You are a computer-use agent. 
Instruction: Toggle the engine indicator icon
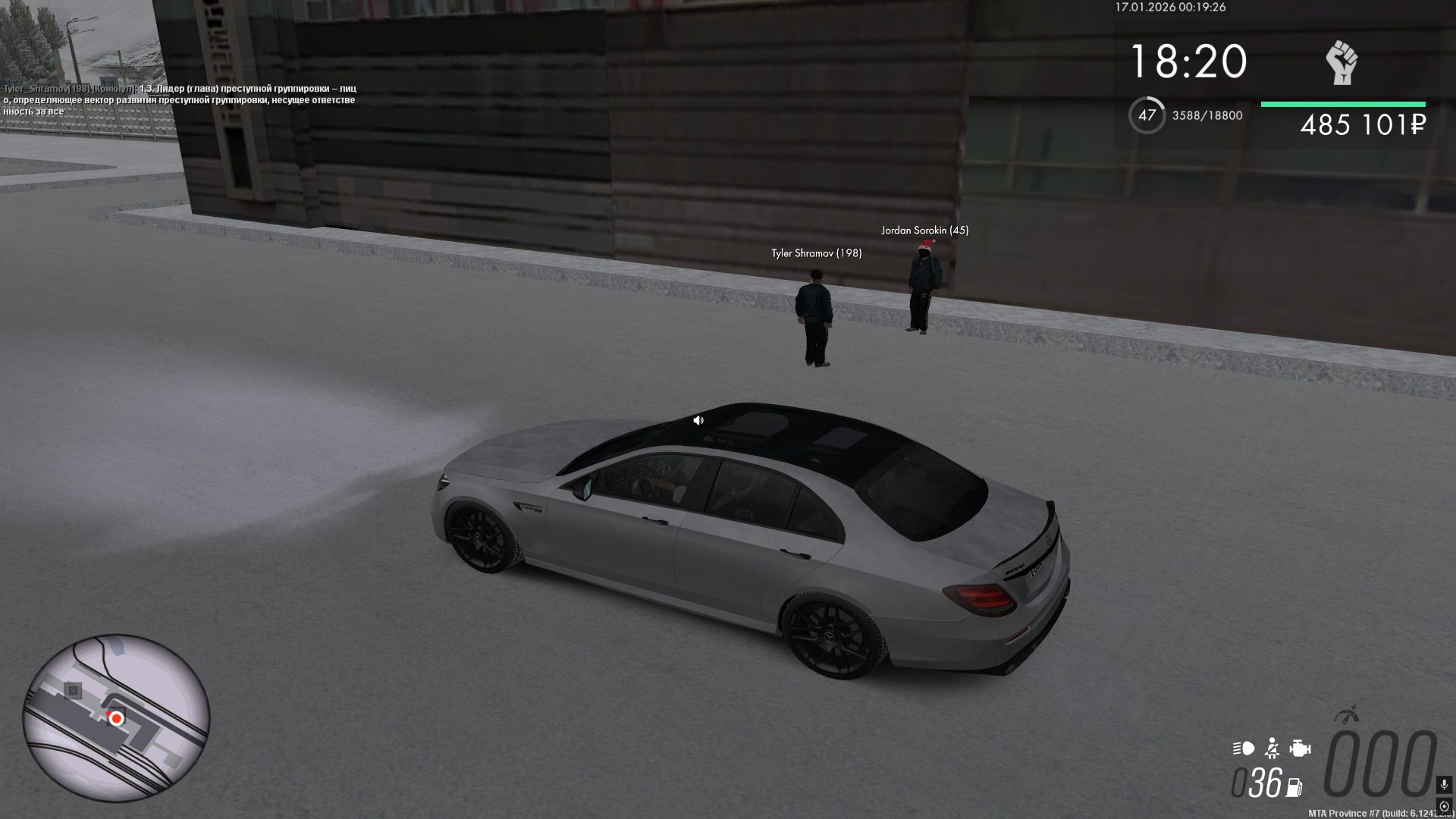[1300, 748]
